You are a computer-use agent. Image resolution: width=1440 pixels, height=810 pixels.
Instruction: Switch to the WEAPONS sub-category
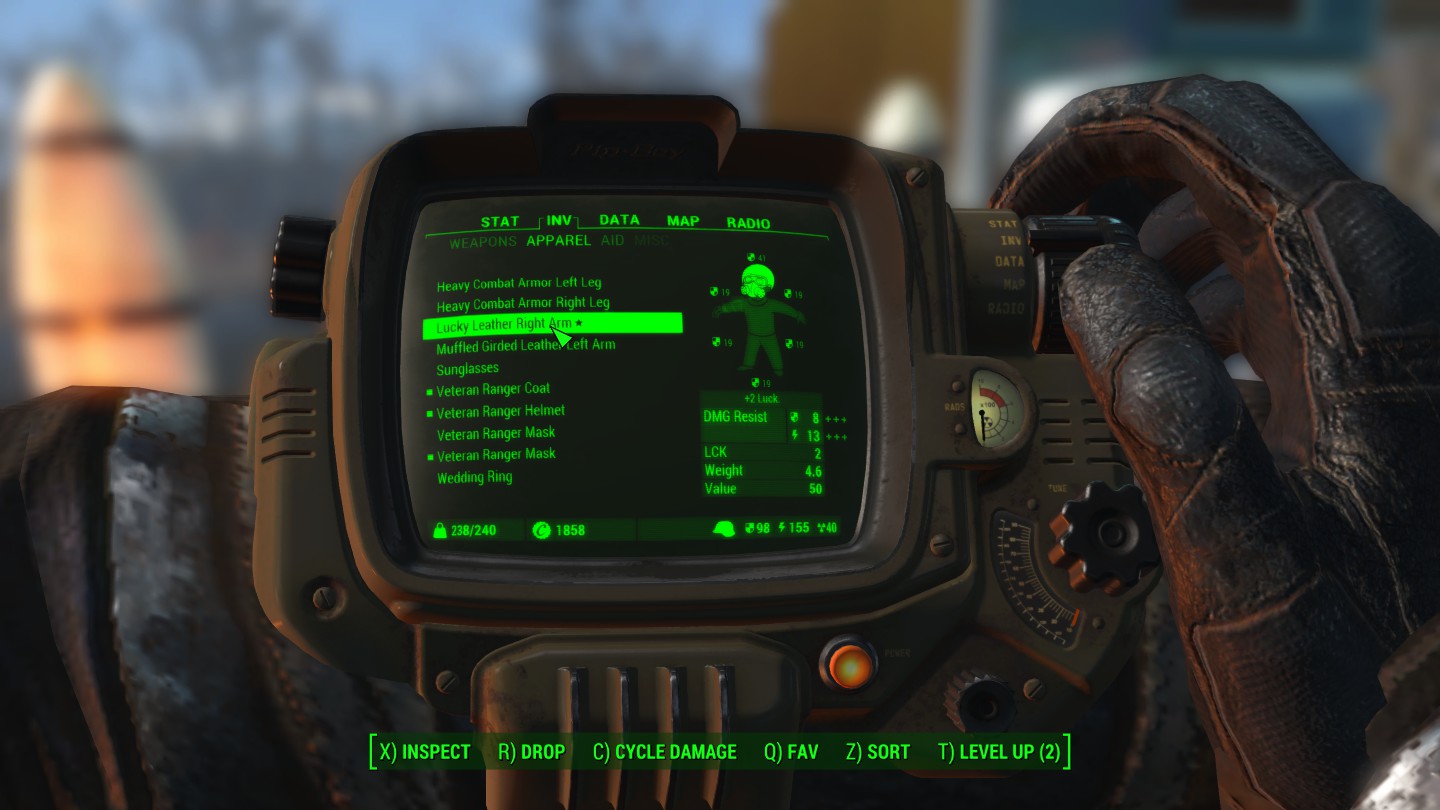[x=483, y=242]
